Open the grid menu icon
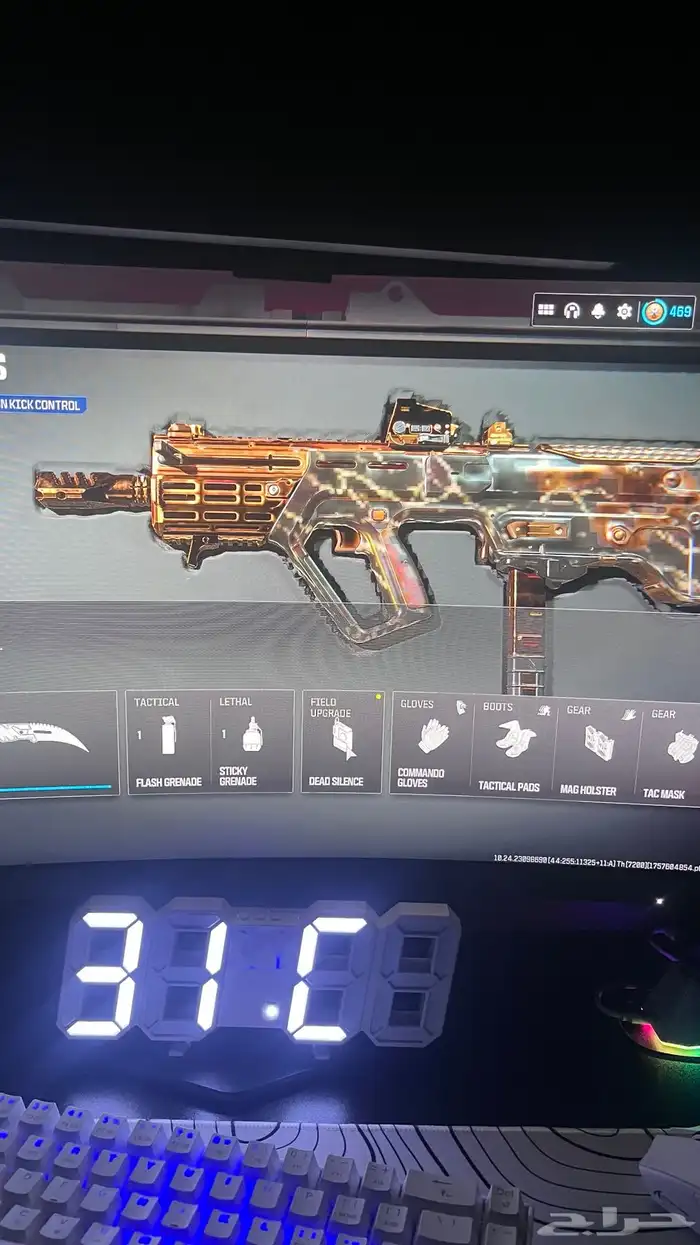Viewport: 700px width, 1245px height. (x=546, y=310)
